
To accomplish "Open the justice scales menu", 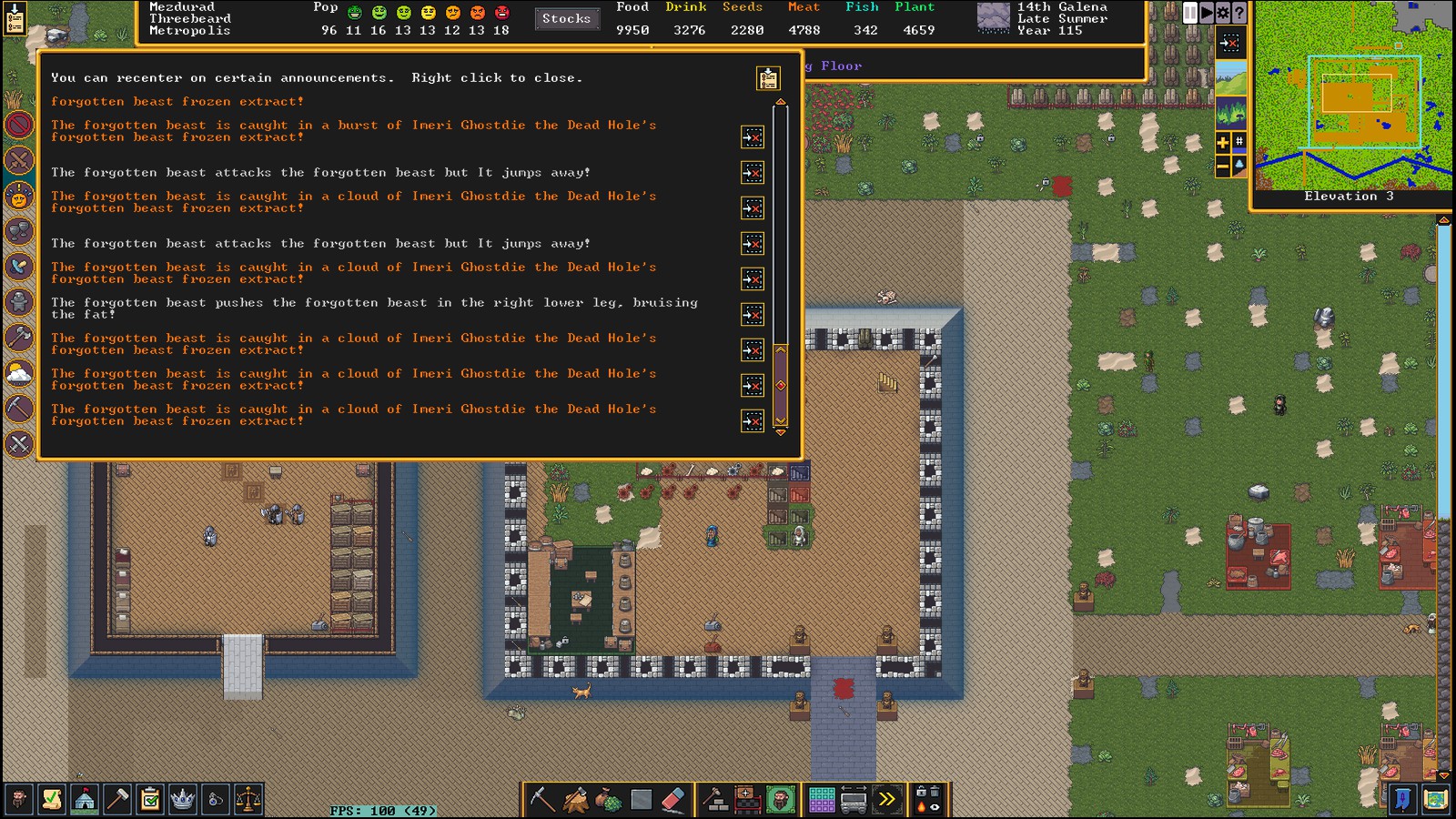I will 248,800.
